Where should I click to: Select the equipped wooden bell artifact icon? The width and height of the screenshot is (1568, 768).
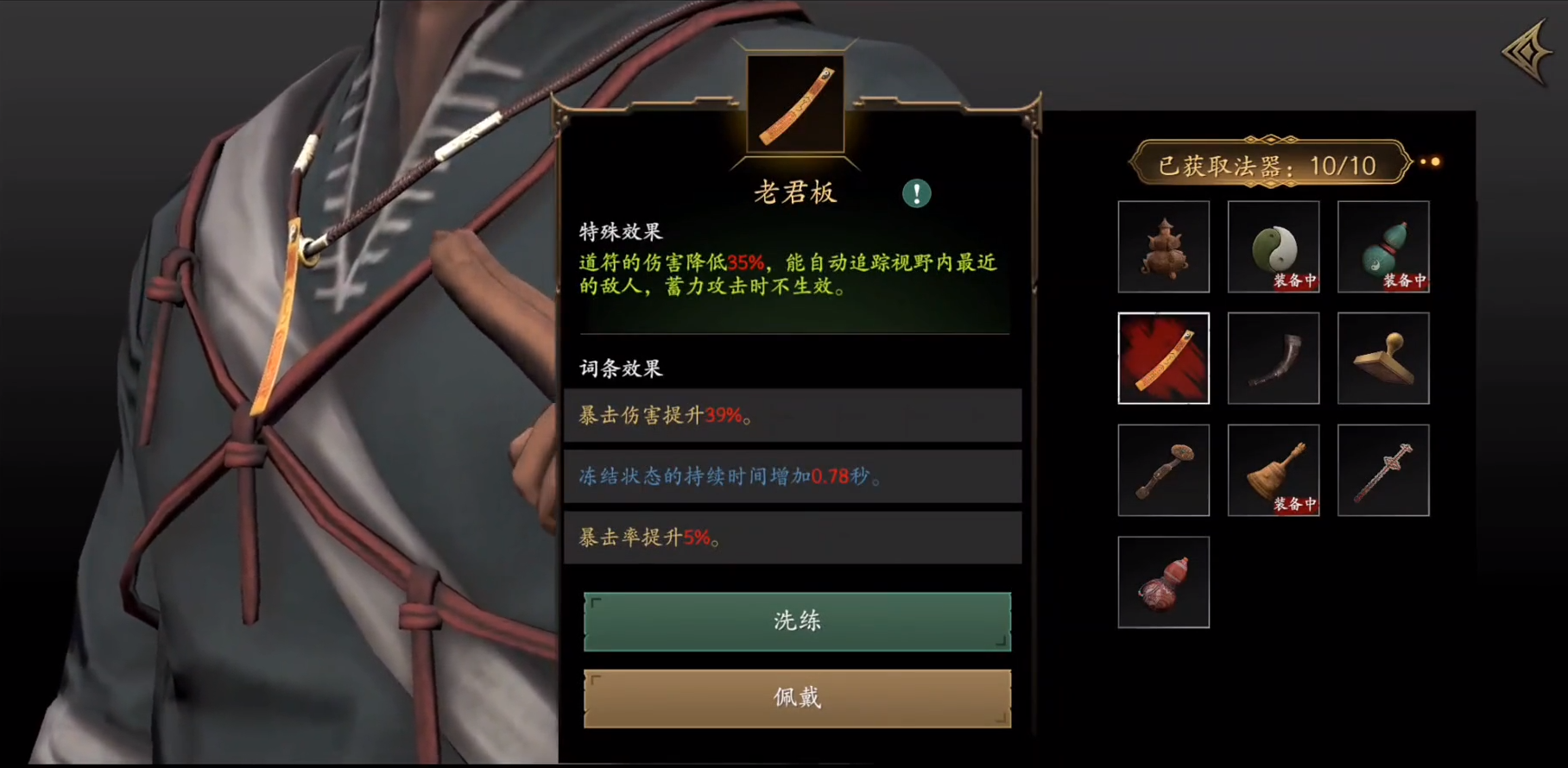[1273, 469]
